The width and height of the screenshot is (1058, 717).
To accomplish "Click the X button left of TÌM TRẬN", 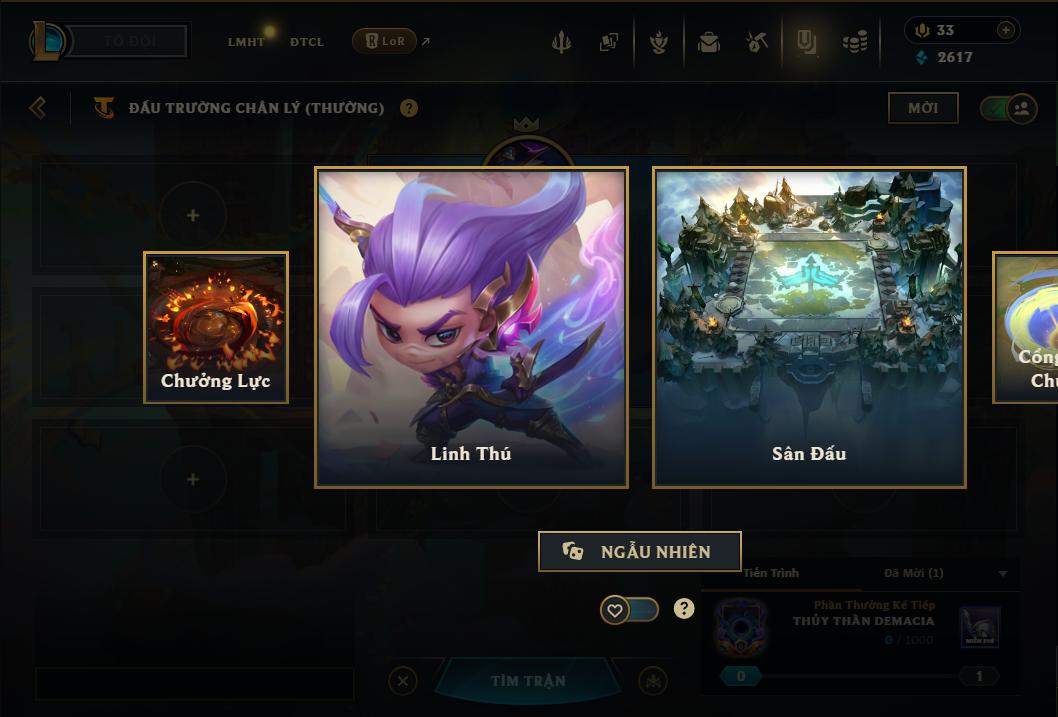I will click(402, 681).
